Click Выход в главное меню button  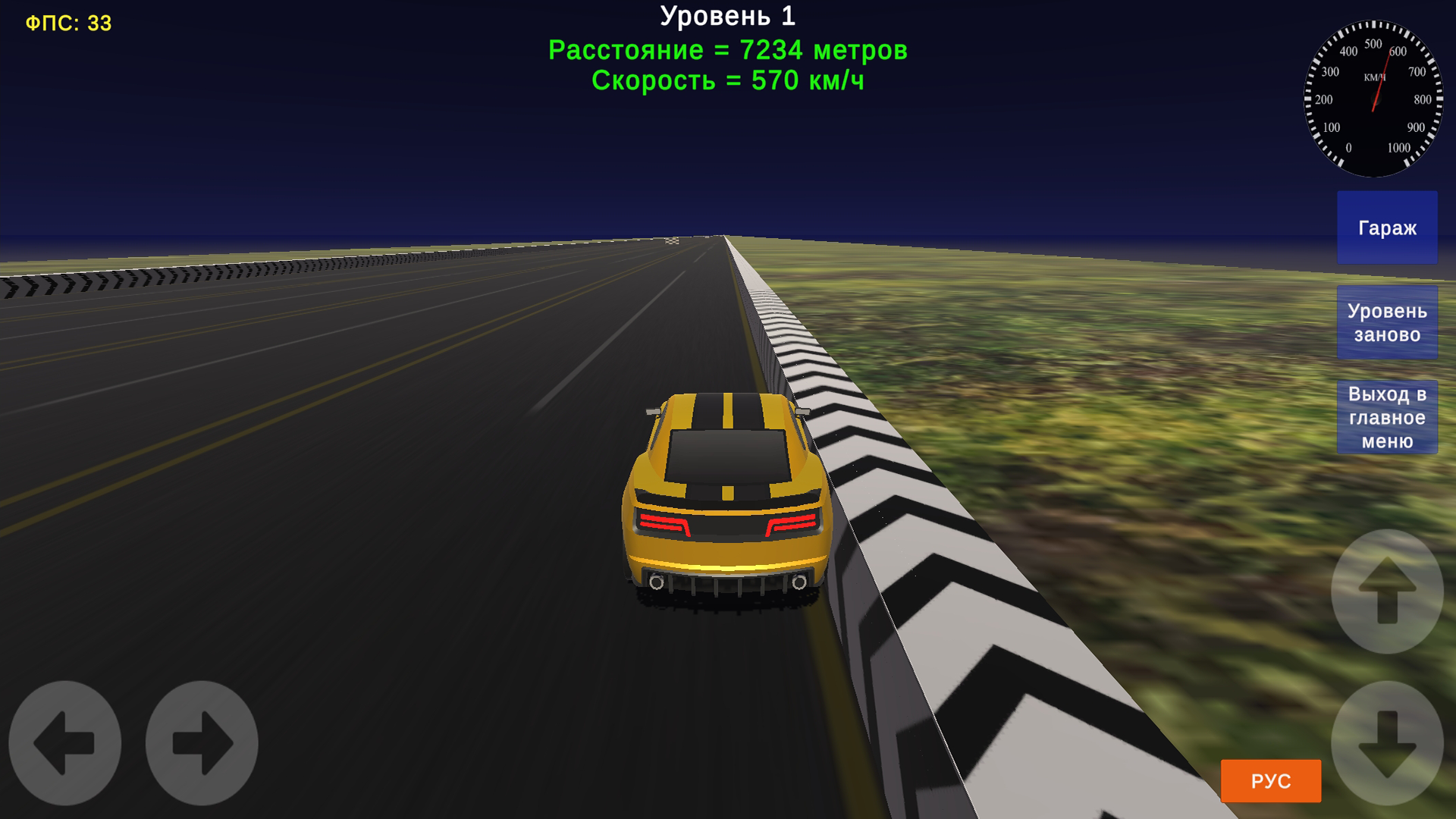1386,416
